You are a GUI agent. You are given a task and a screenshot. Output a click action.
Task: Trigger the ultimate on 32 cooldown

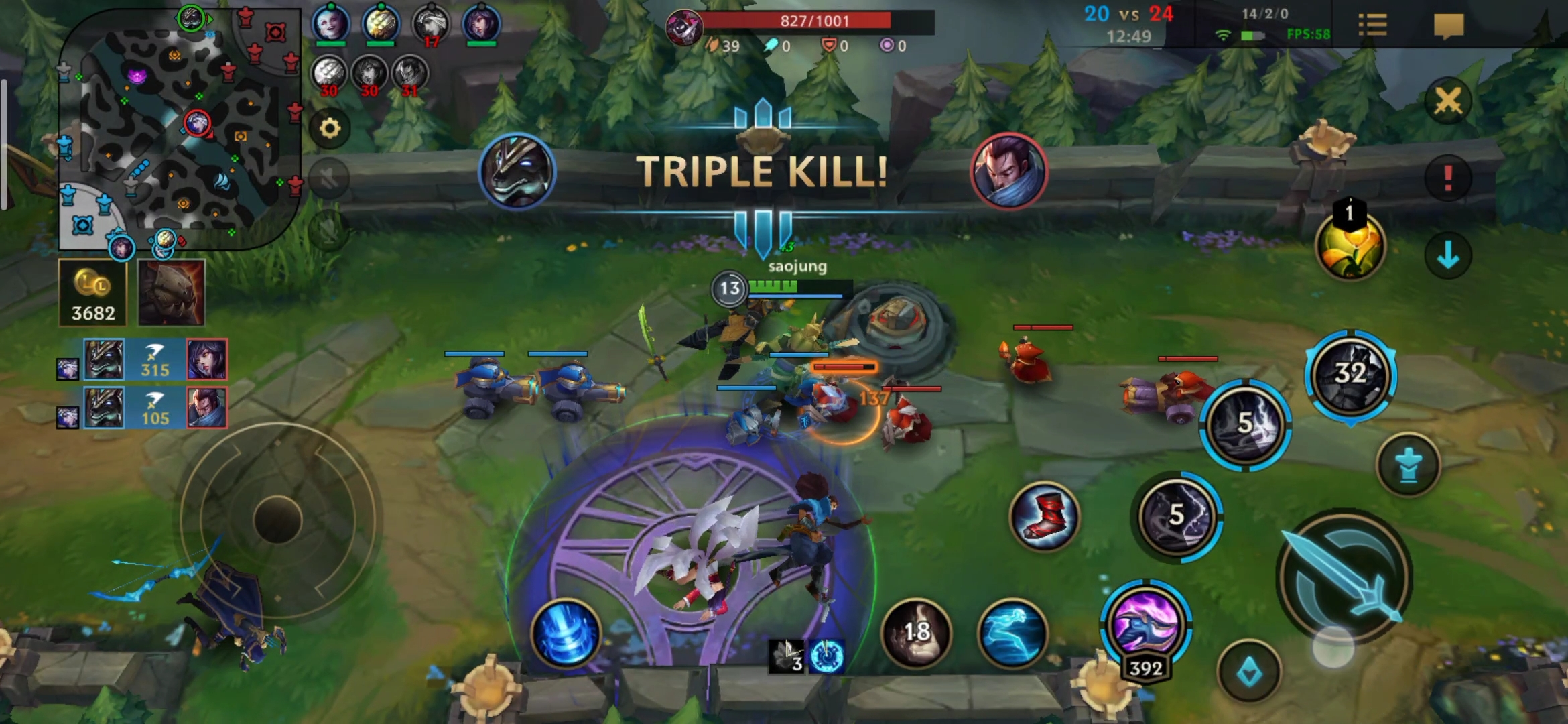point(1350,374)
